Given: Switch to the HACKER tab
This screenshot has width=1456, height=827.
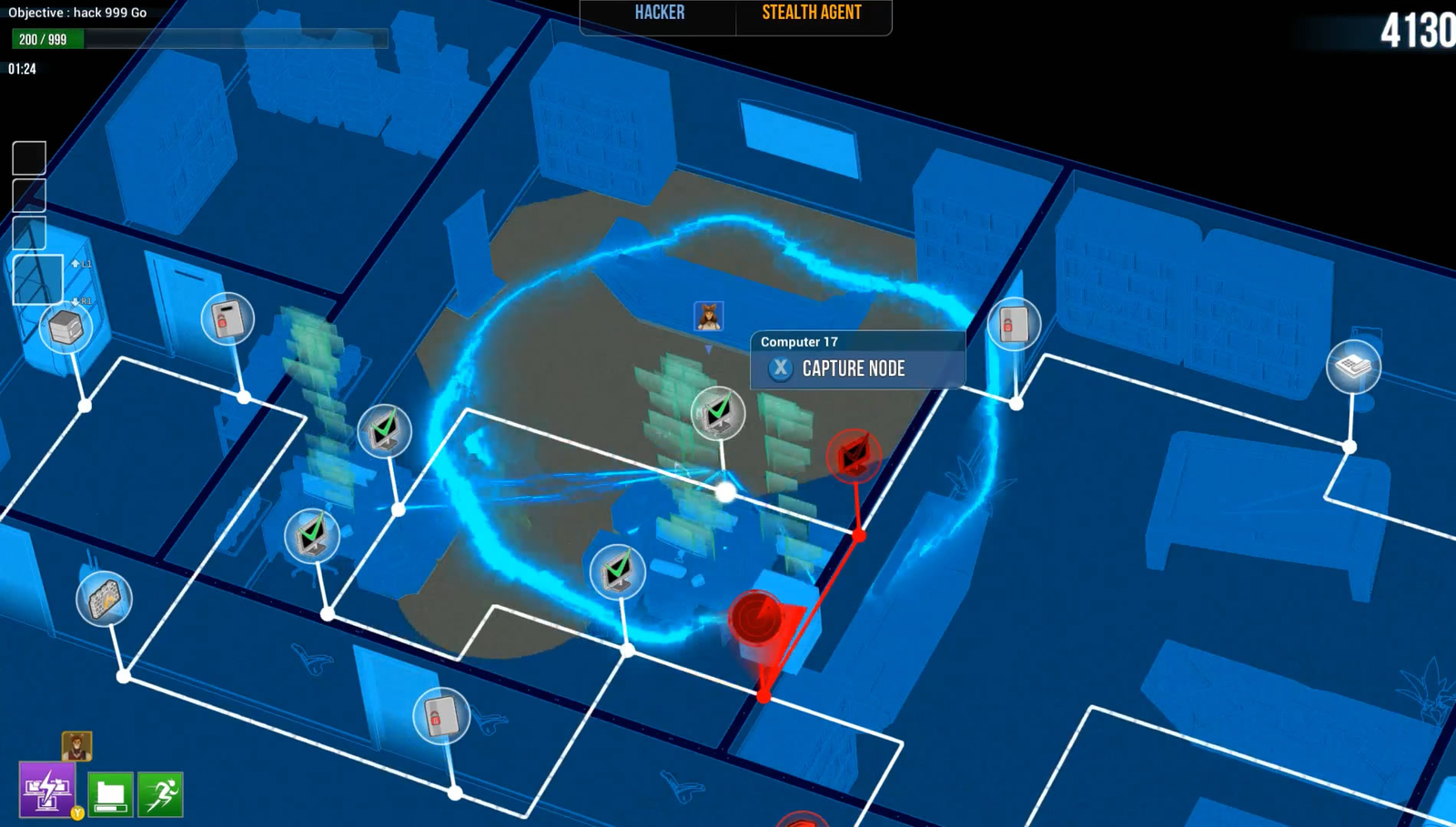Looking at the screenshot, I should [x=657, y=13].
